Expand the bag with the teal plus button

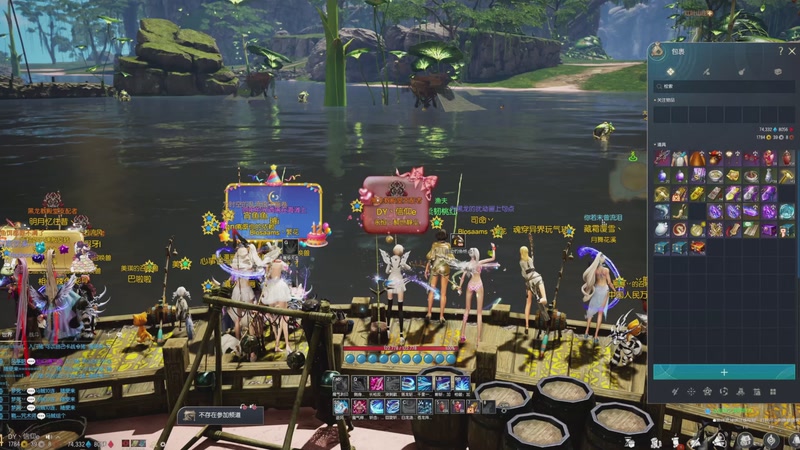click(723, 372)
